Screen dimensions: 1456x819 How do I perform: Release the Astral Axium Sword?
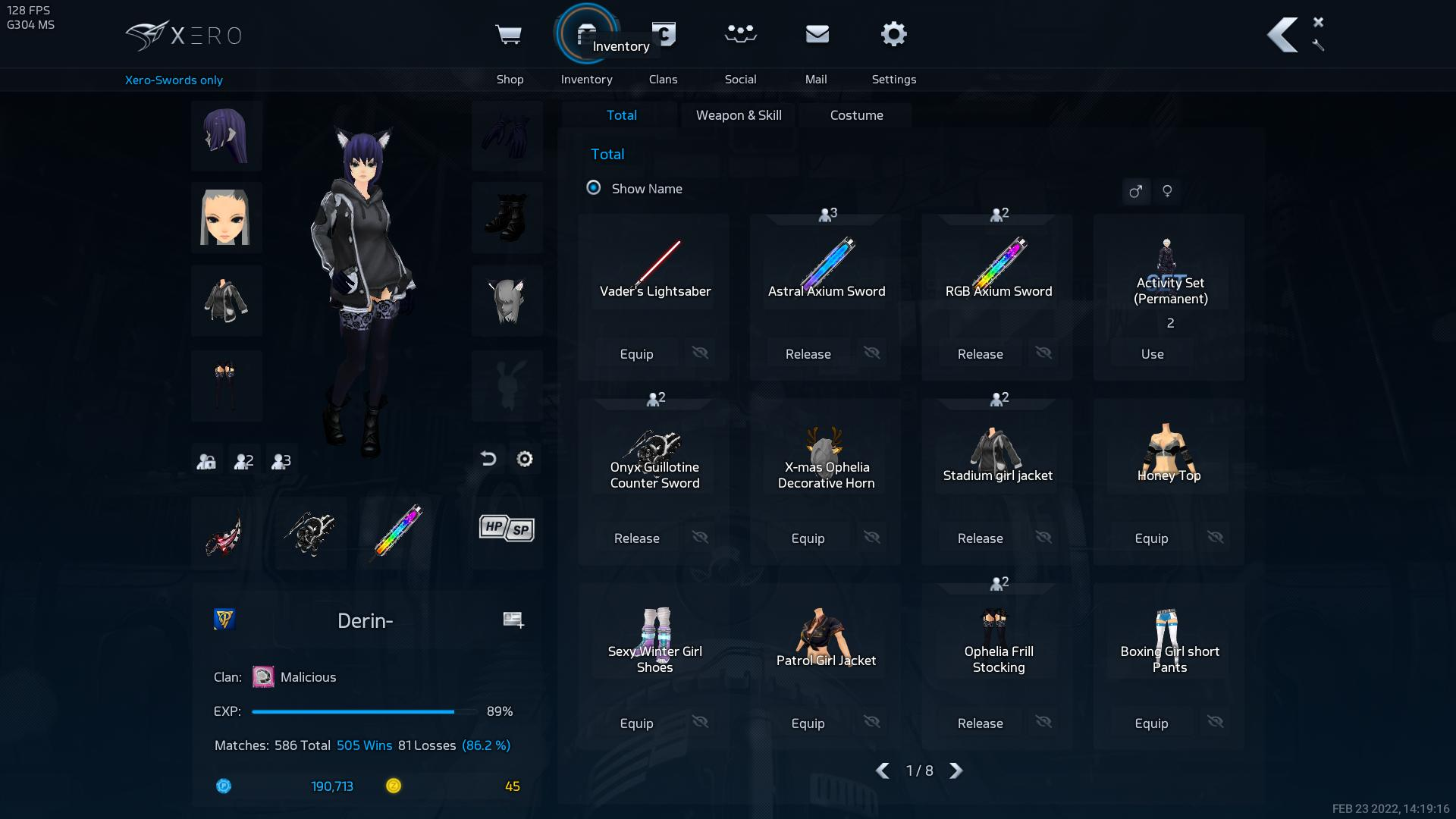[808, 354]
